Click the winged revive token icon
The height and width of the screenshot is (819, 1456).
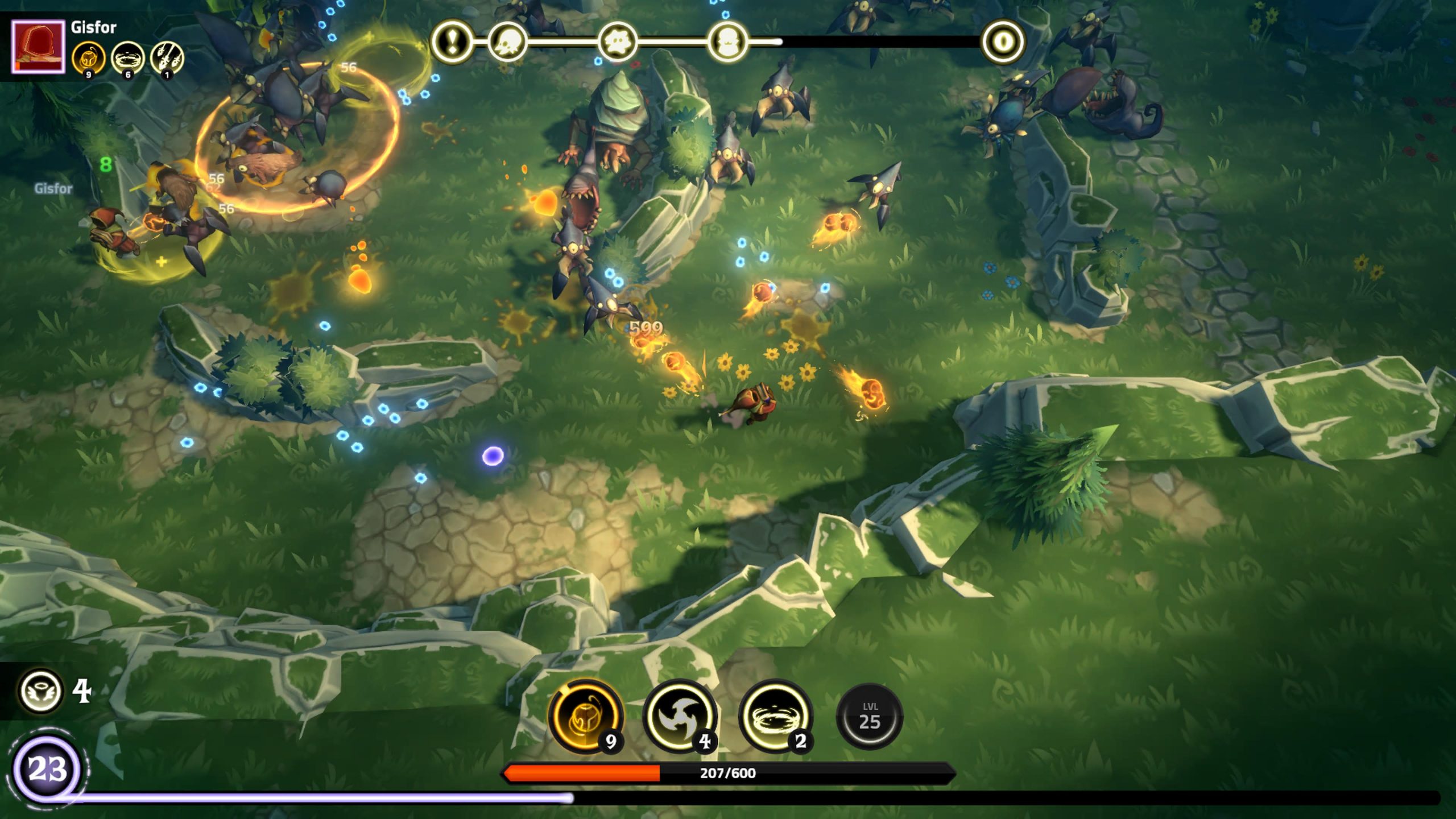click(x=41, y=691)
